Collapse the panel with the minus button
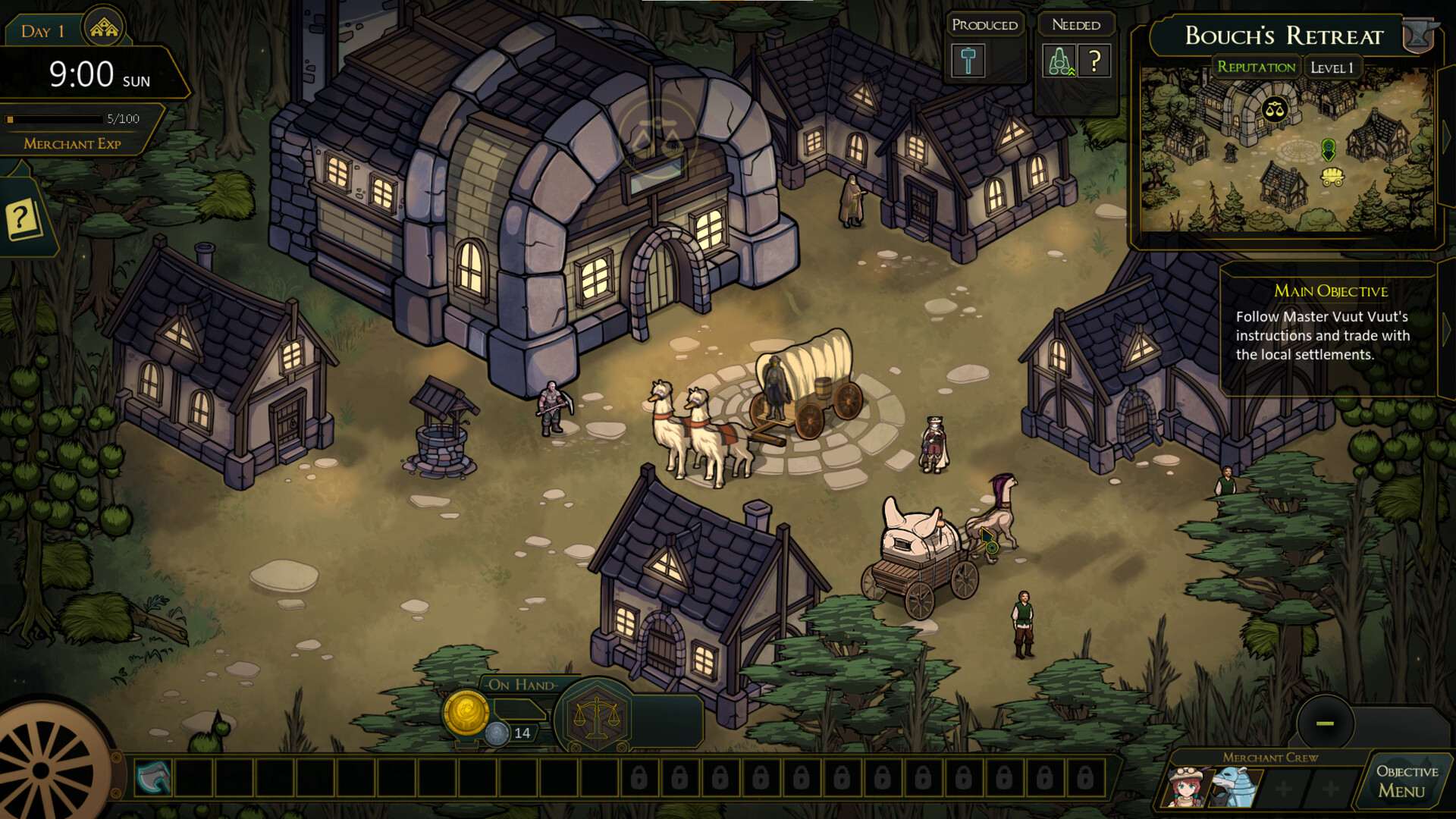 [1325, 723]
